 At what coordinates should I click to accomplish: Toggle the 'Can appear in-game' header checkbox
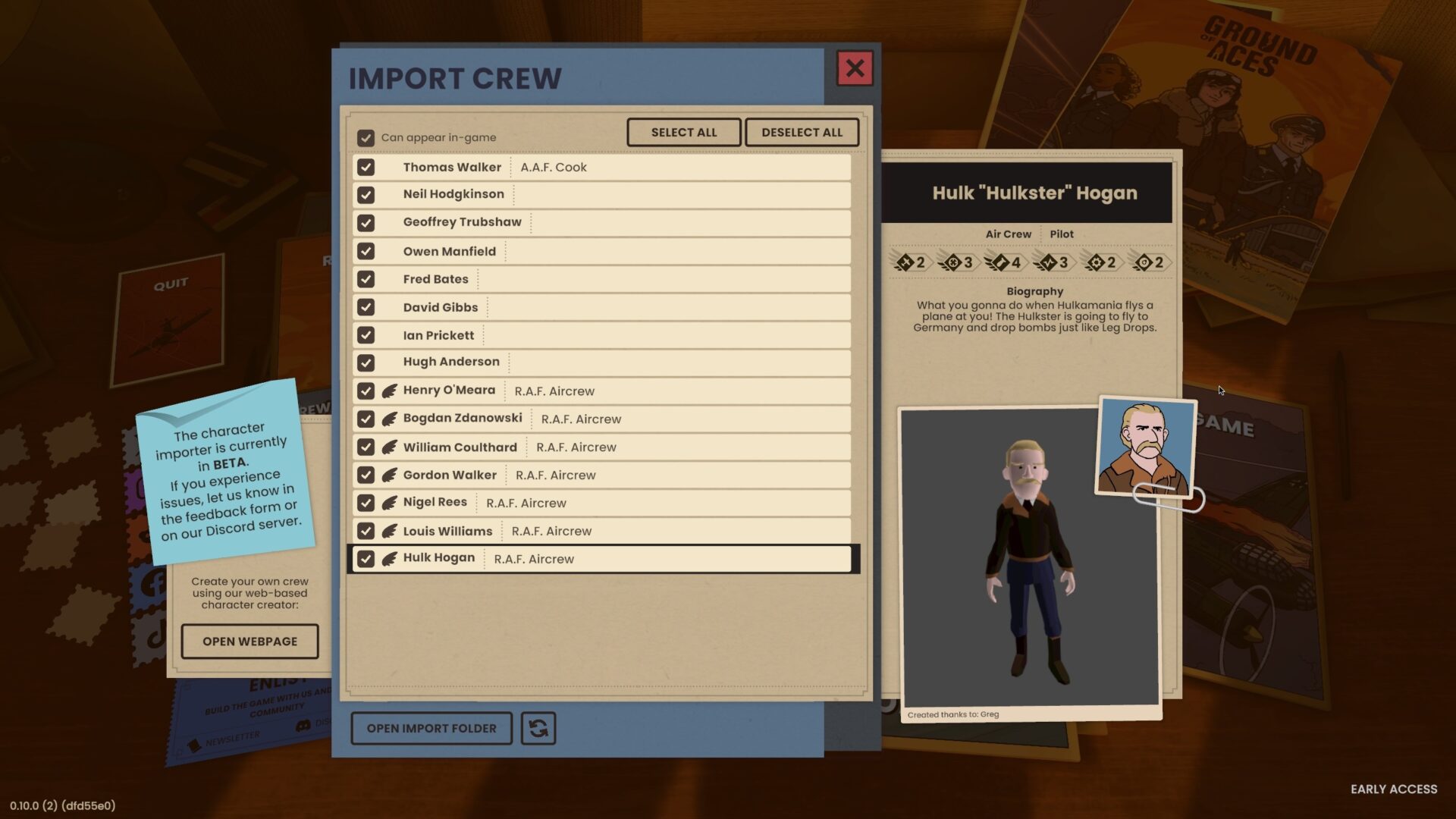(x=366, y=137)
